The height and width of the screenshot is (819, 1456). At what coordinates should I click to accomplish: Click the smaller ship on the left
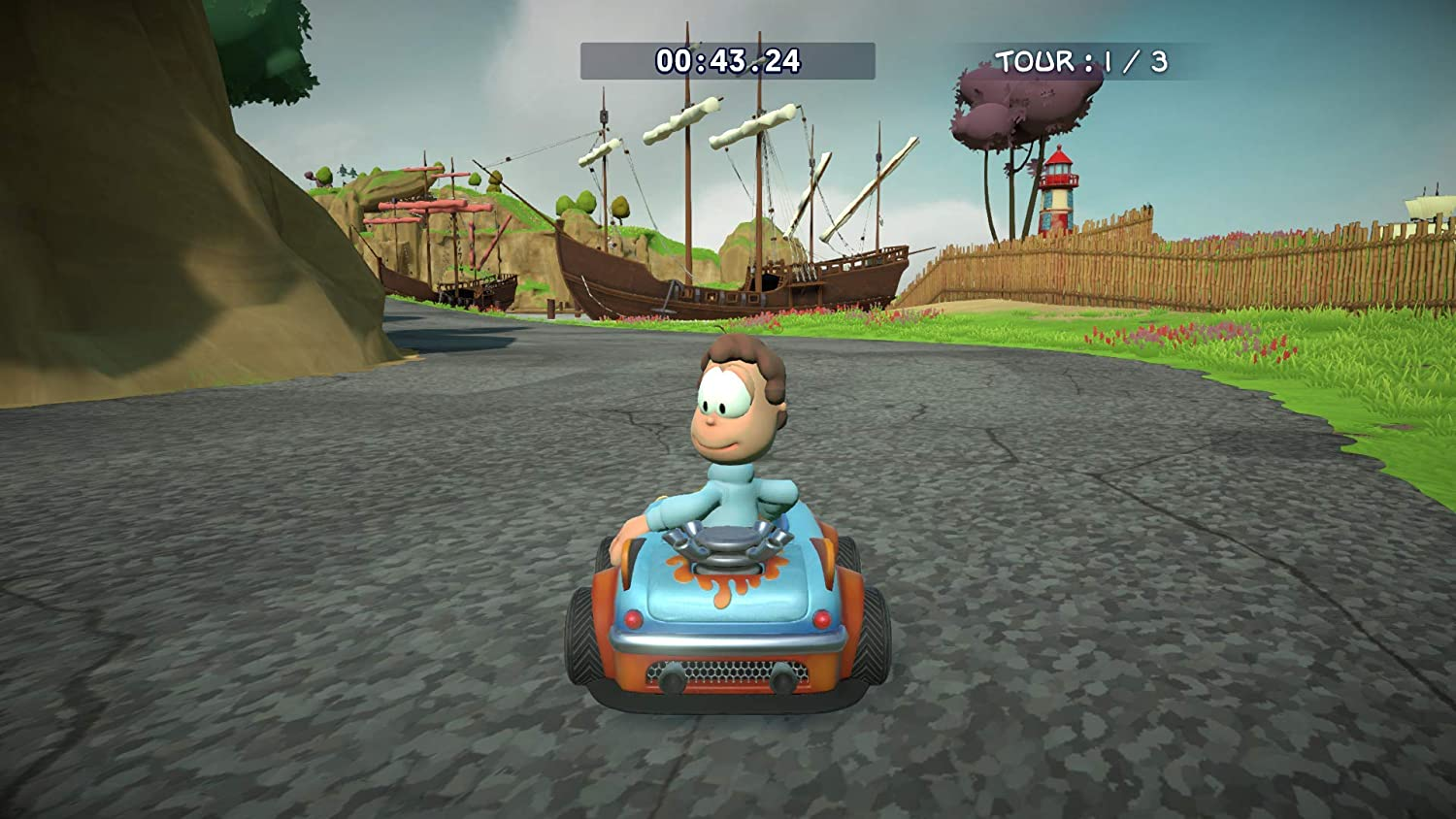coord(437,243)
